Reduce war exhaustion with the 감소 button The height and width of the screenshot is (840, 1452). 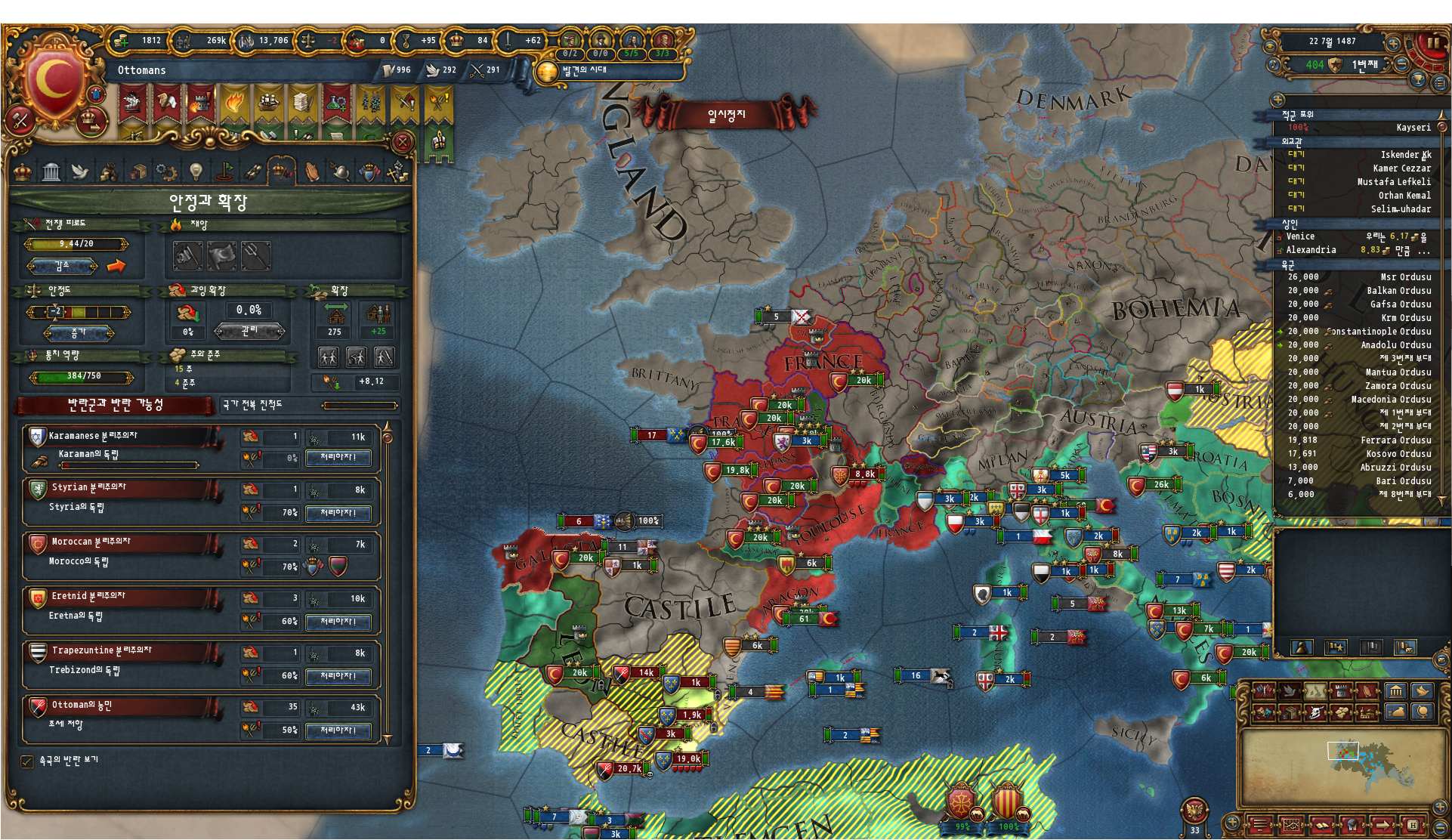(x=62, y=266)
